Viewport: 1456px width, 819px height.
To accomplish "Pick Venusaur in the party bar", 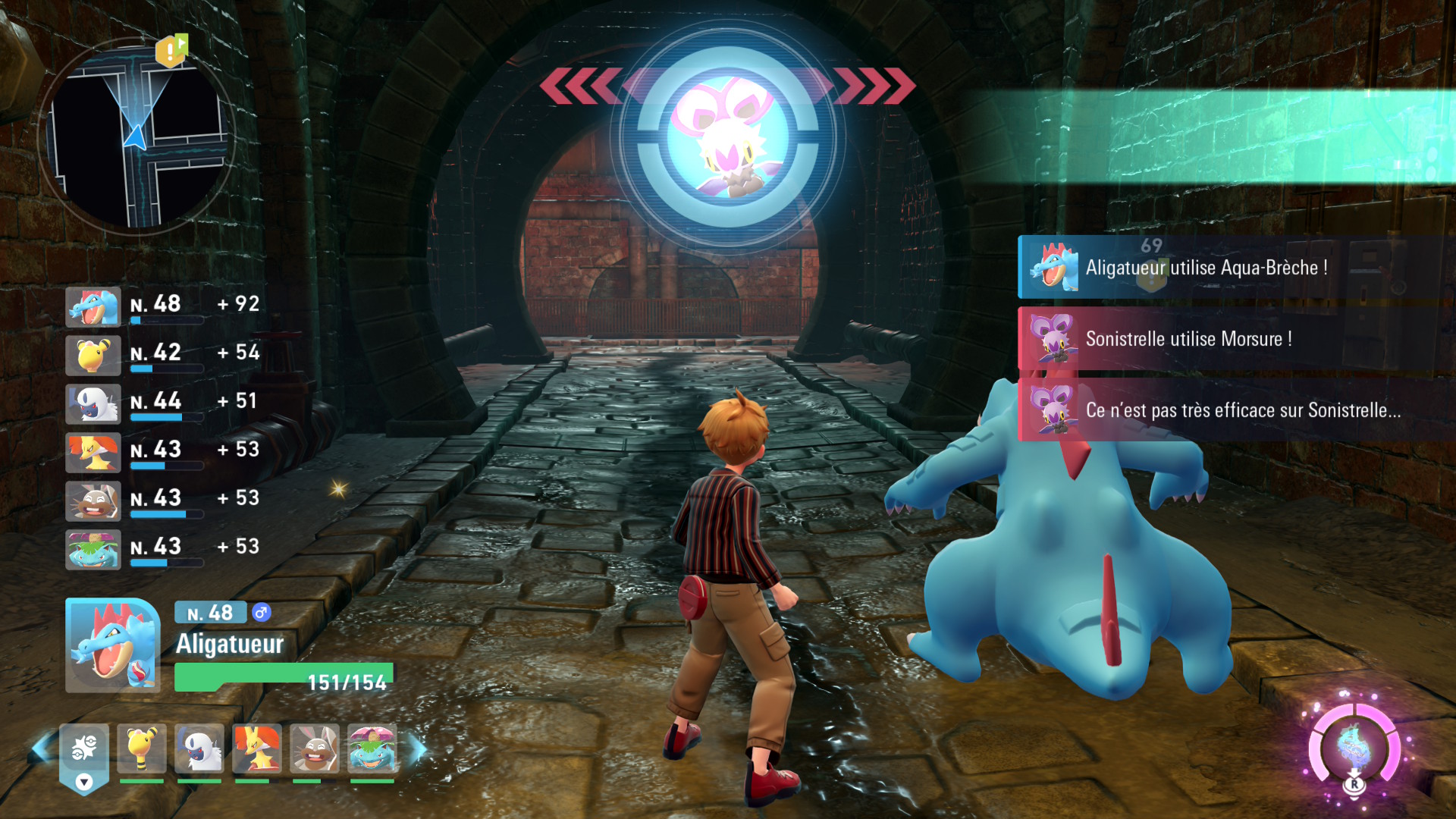I will click(372, 748).
